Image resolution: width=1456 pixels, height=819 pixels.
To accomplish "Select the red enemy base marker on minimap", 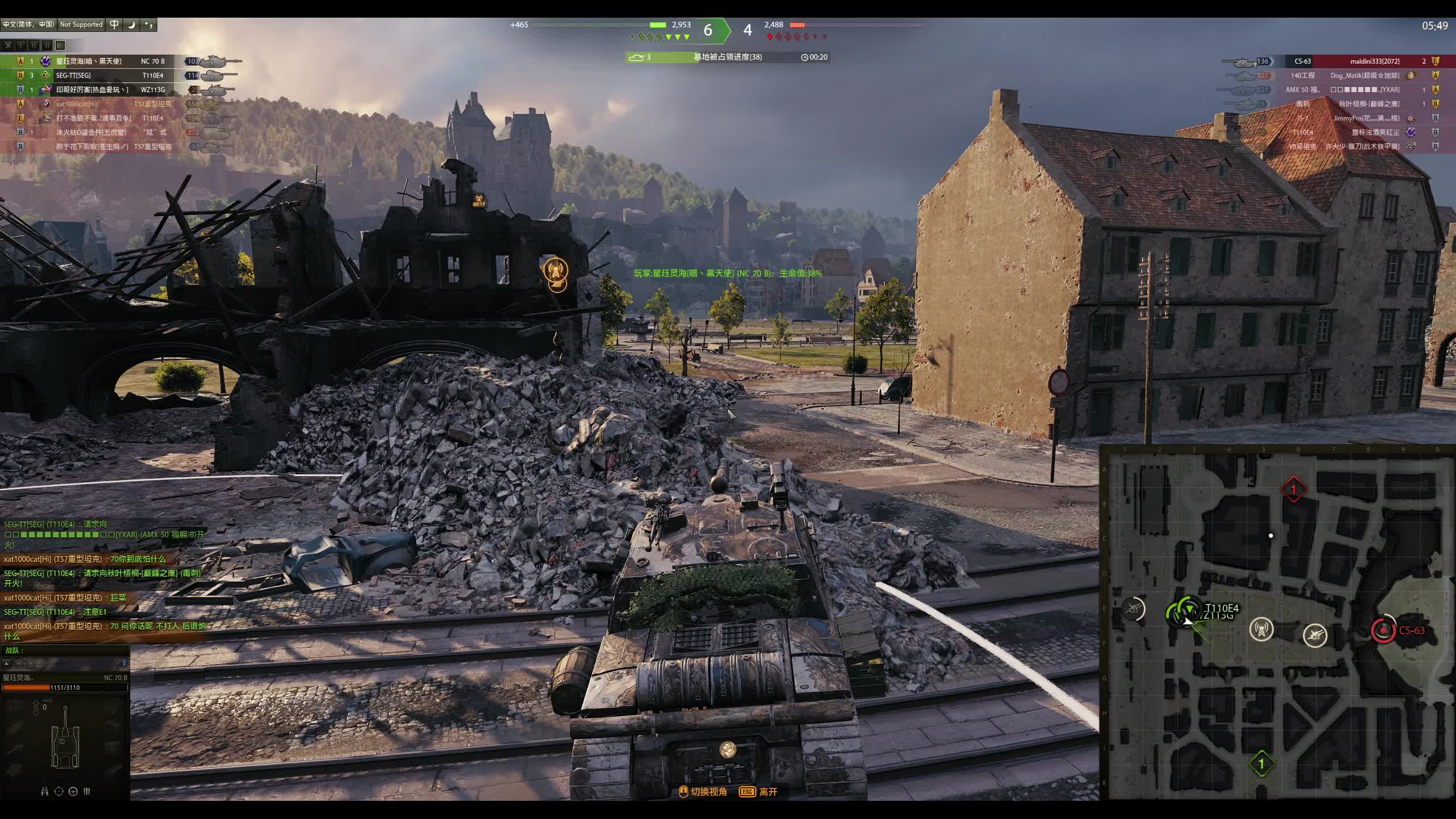I will (x=1293, y=489).
